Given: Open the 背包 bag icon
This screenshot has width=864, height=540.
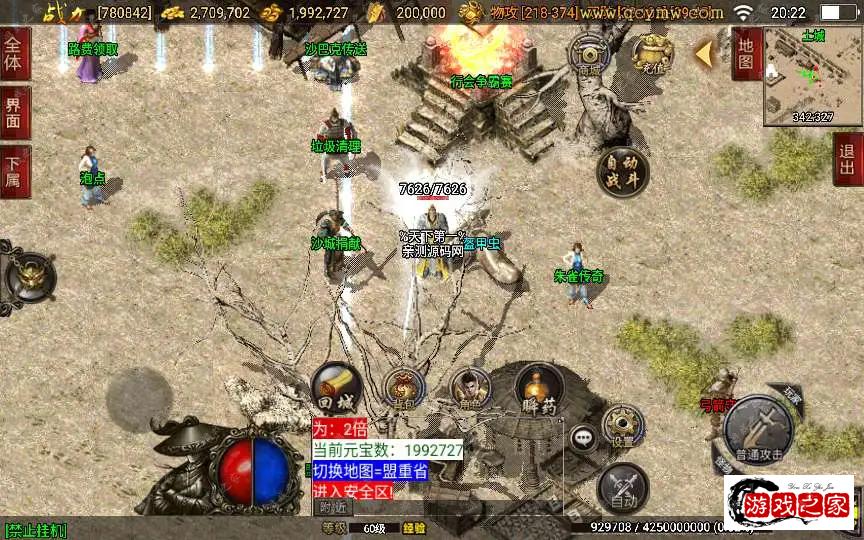Looking at the screenshot, I should click(x=405, y=389).
